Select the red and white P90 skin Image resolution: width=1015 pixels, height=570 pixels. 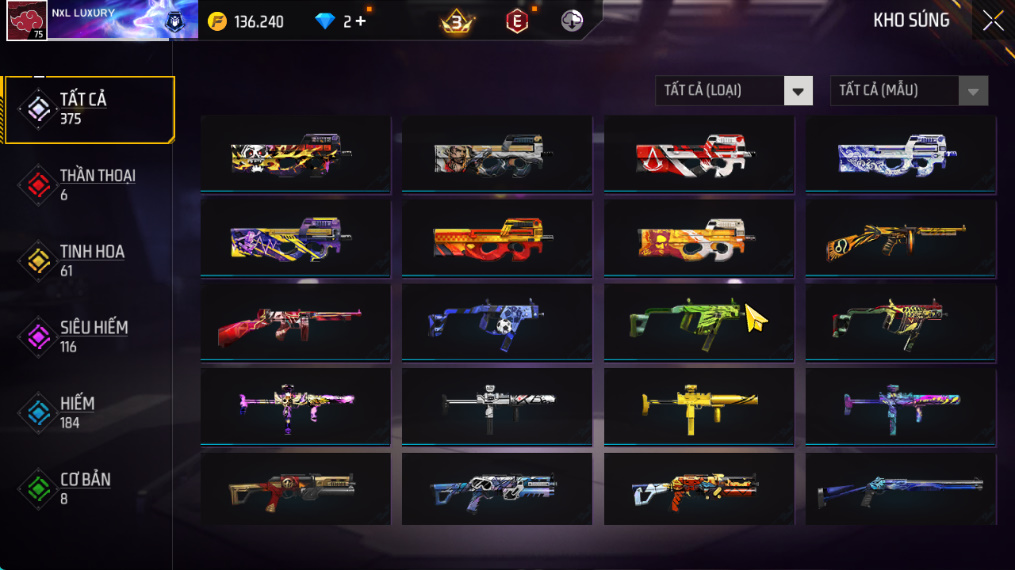(698, 153)
